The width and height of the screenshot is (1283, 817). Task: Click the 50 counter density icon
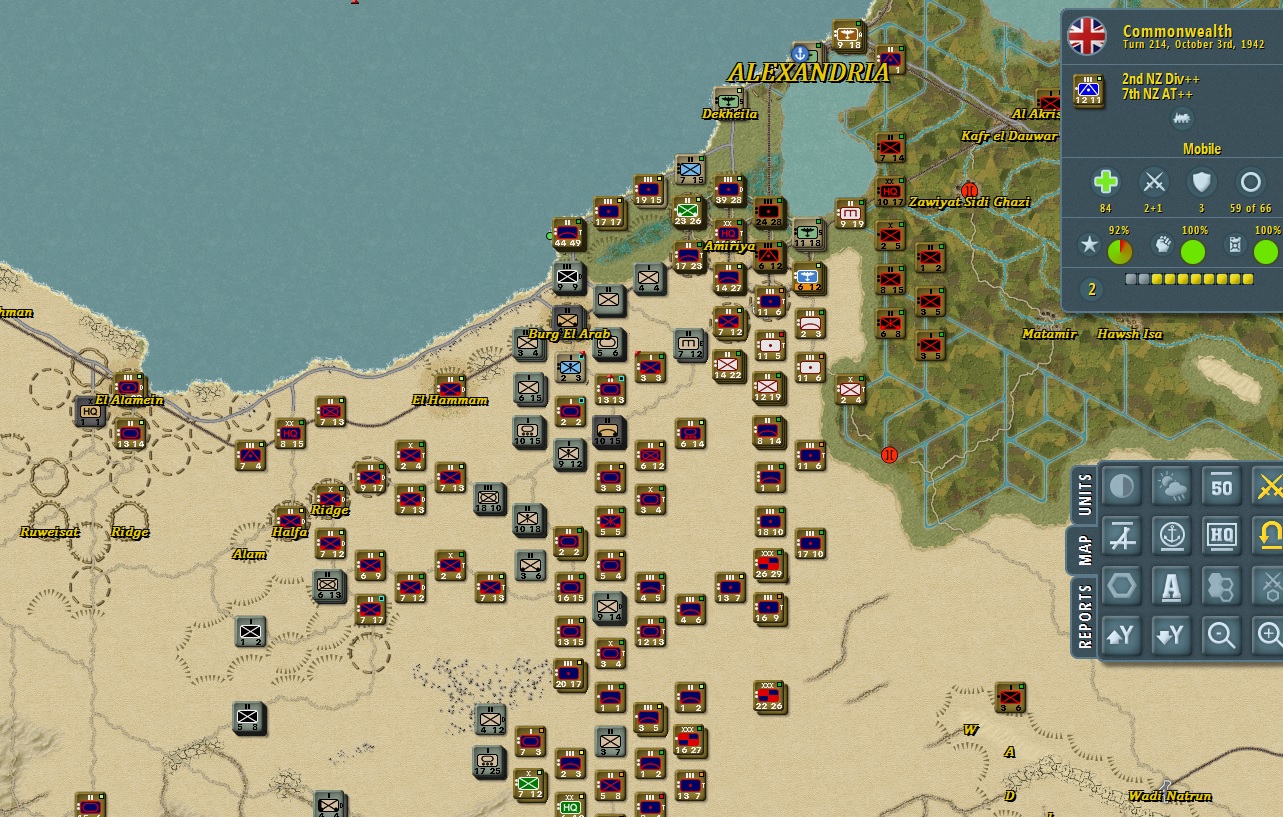pos(1221,486)
